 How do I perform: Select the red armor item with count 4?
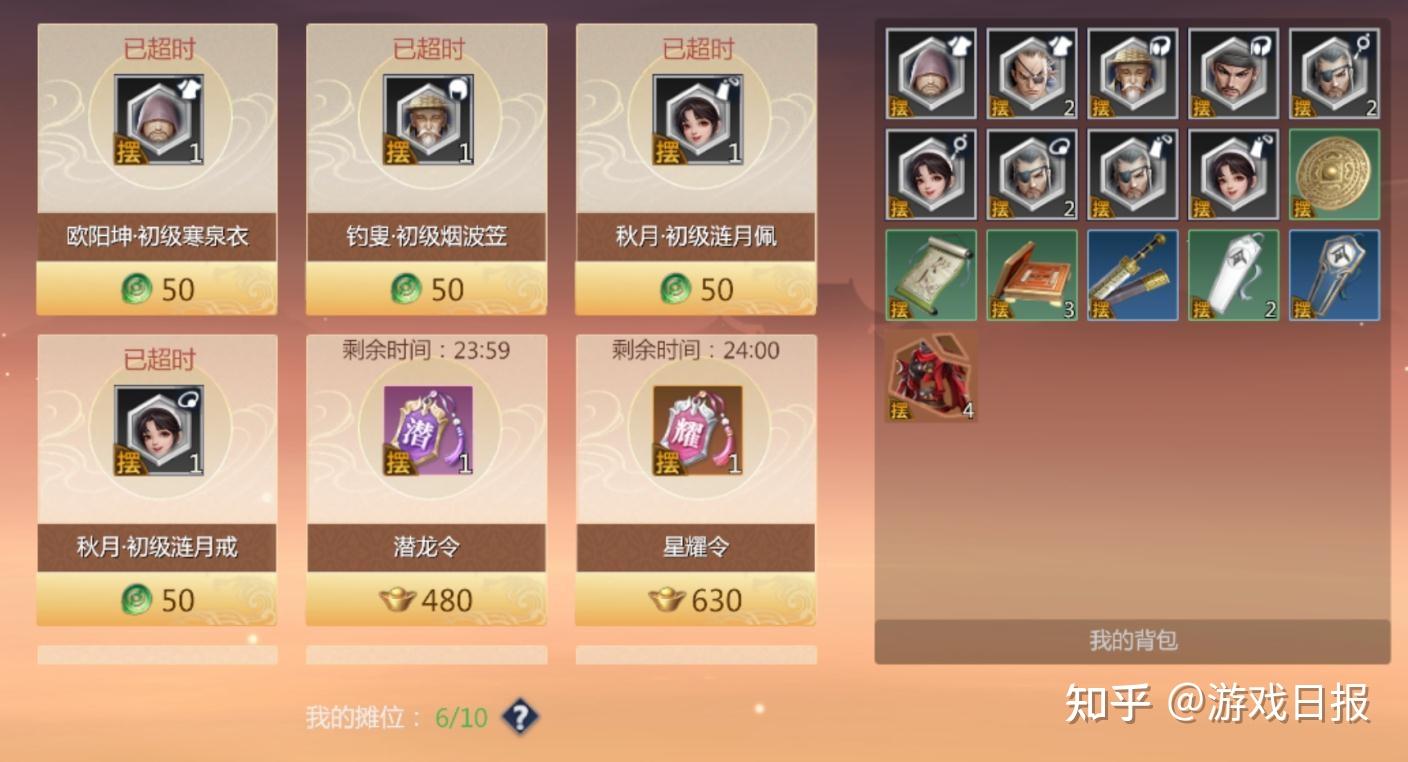coord(931,376)
